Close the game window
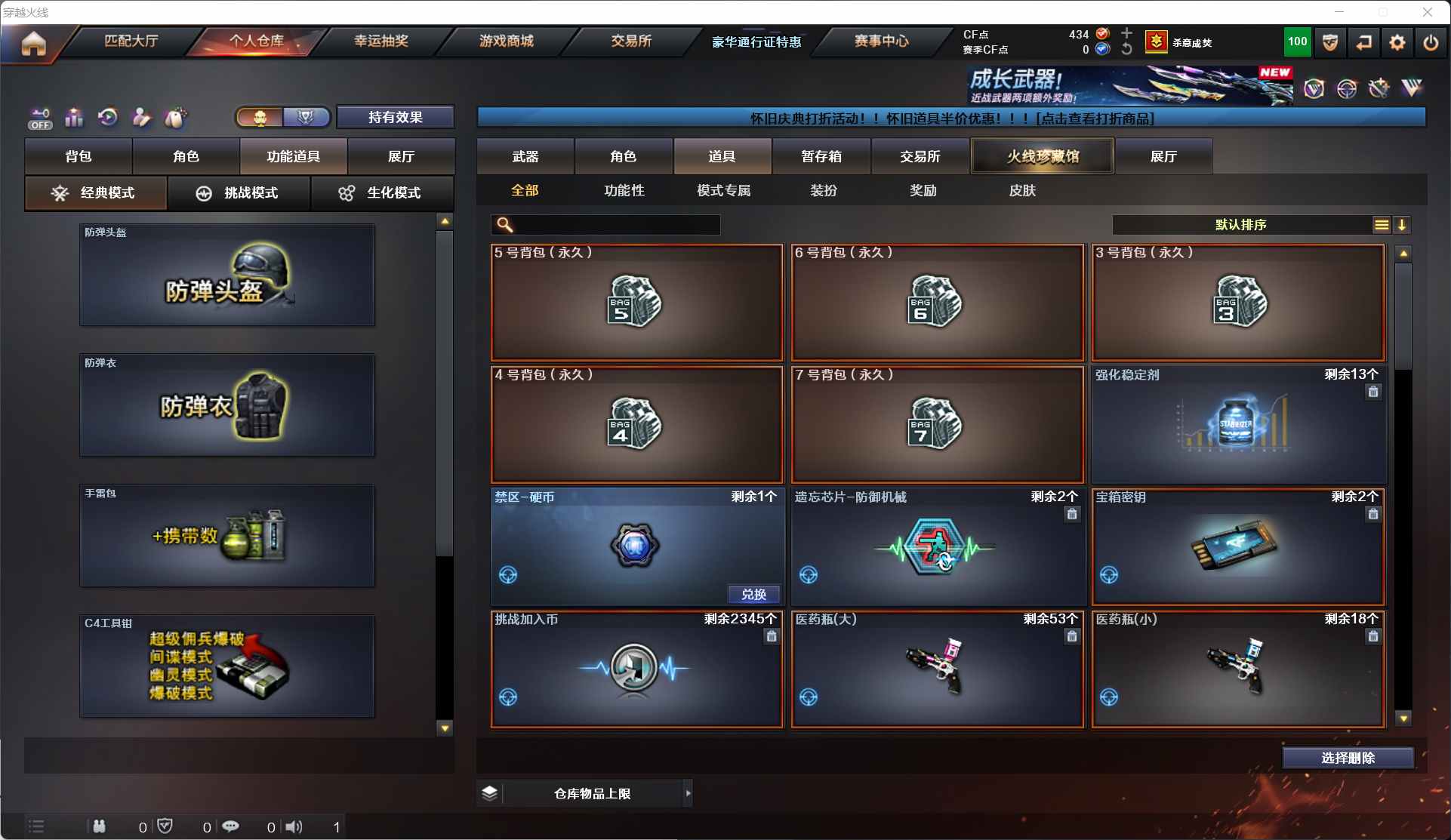Viewport: 1451px width, 840px height. (x=1427, y=12)
